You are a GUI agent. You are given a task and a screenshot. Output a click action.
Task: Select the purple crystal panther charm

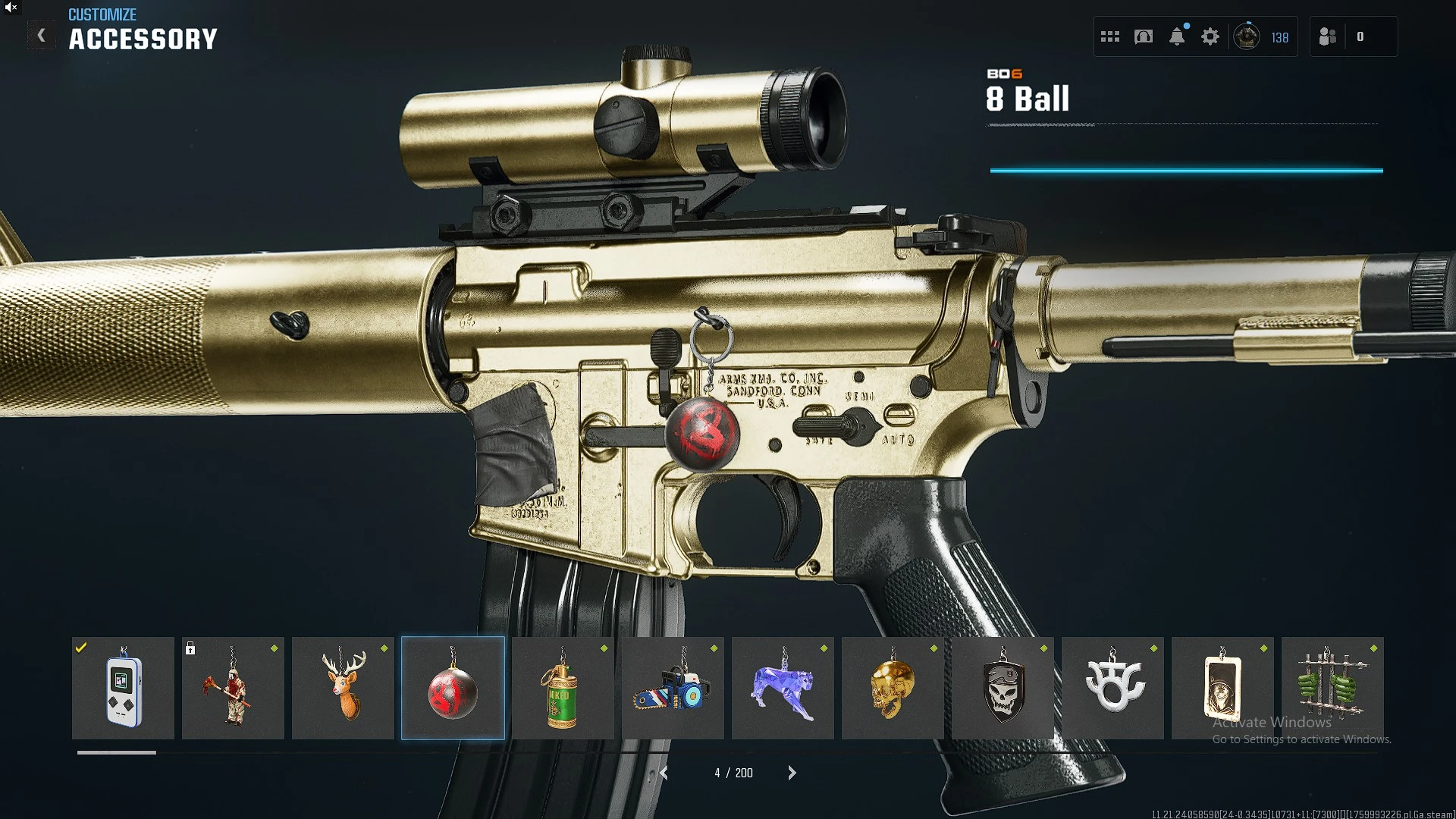coord(783,688)
